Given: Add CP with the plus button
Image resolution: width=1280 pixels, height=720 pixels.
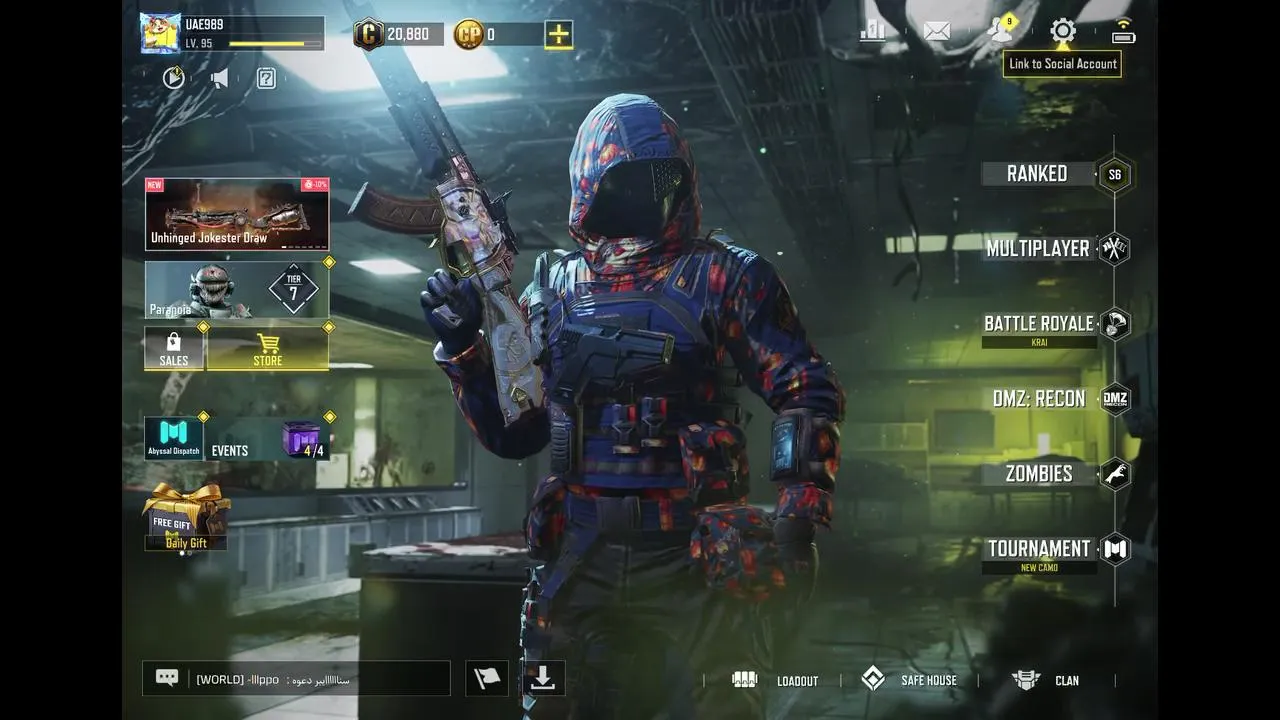Looking at the screenshot, I should pos(558,35).
